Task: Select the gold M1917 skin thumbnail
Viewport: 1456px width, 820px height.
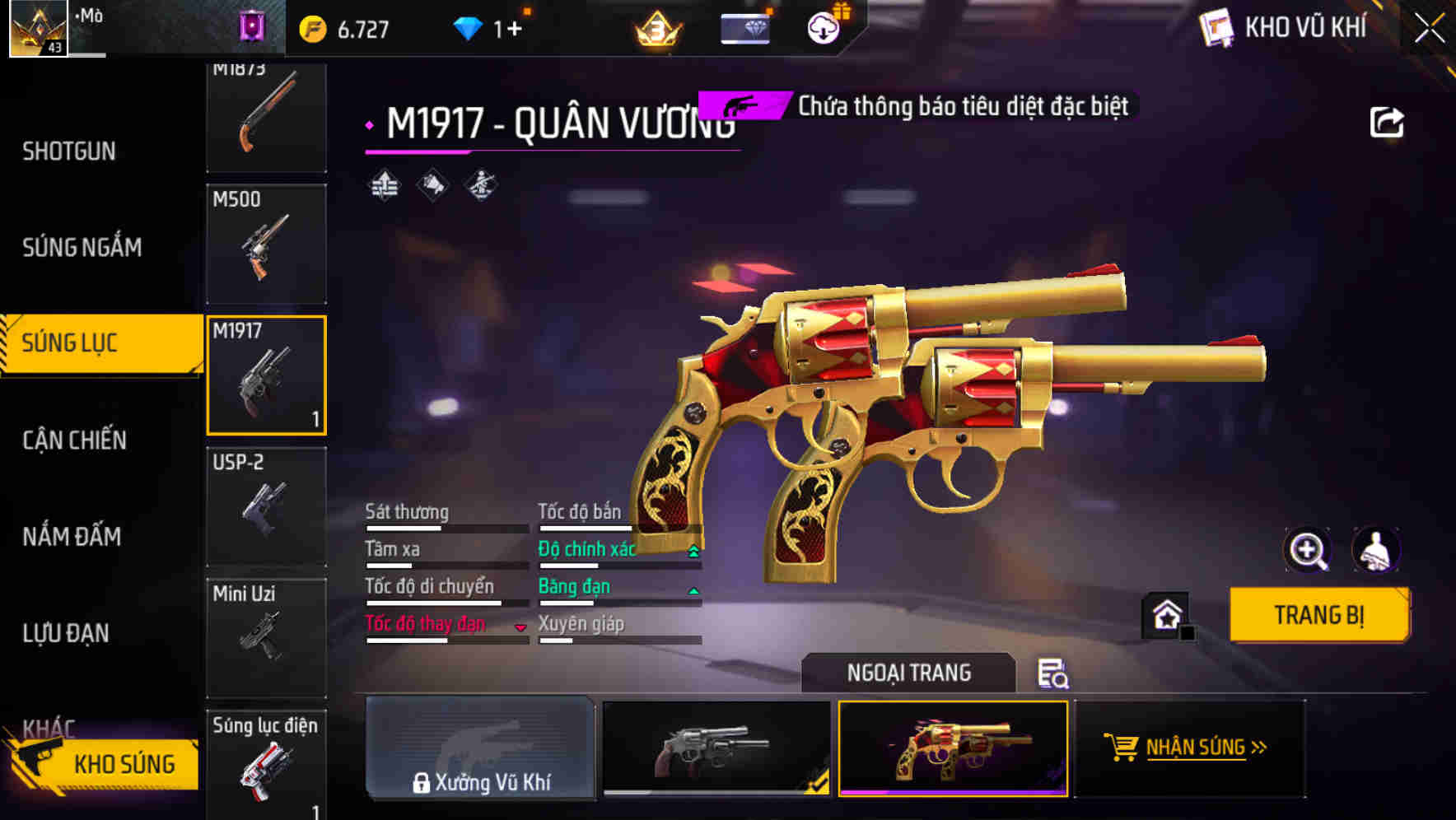Action: (x=952, y=749)
